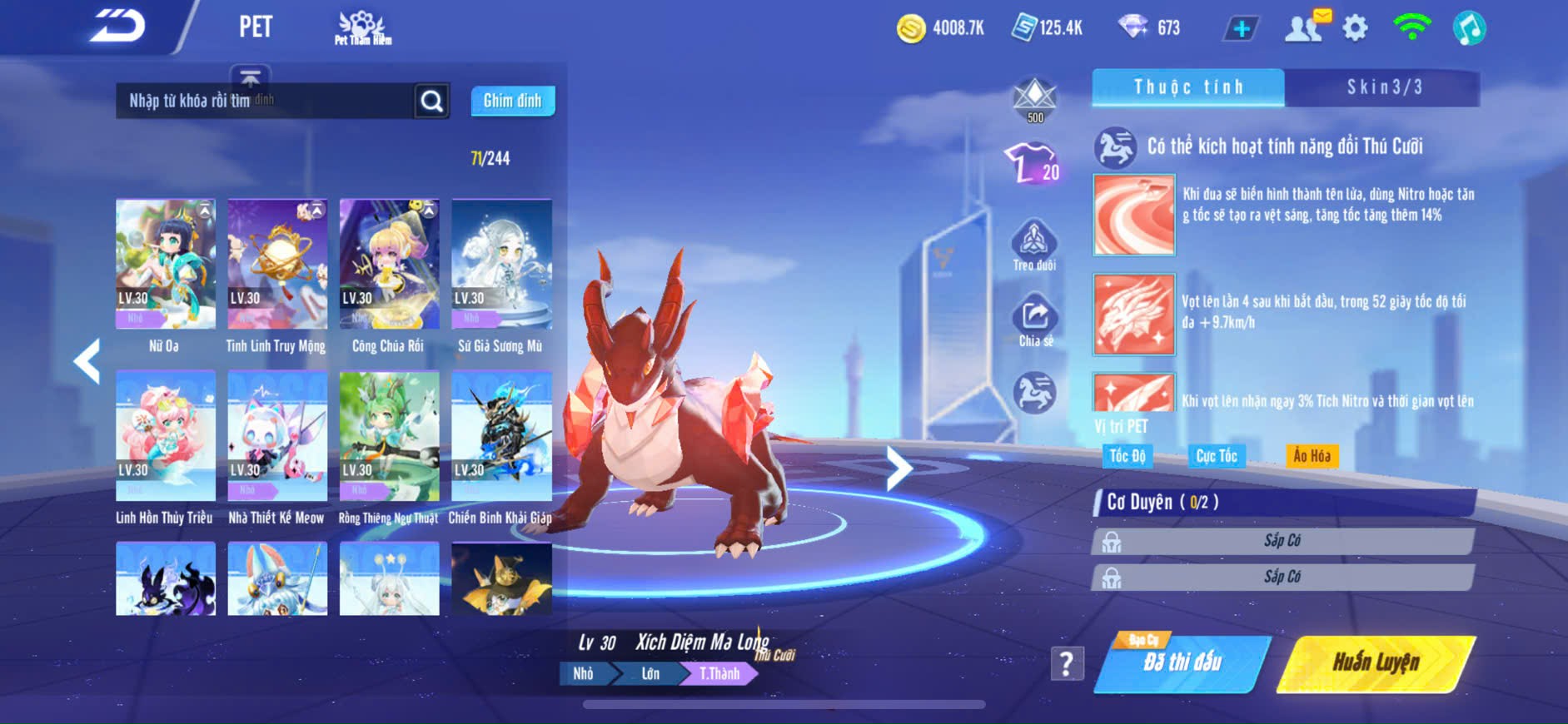The height and width of the screenshot is (724, 1568).
Task: Choose Linh Hồn Thủy Triều pet card
Action: (x=165, y=436)
